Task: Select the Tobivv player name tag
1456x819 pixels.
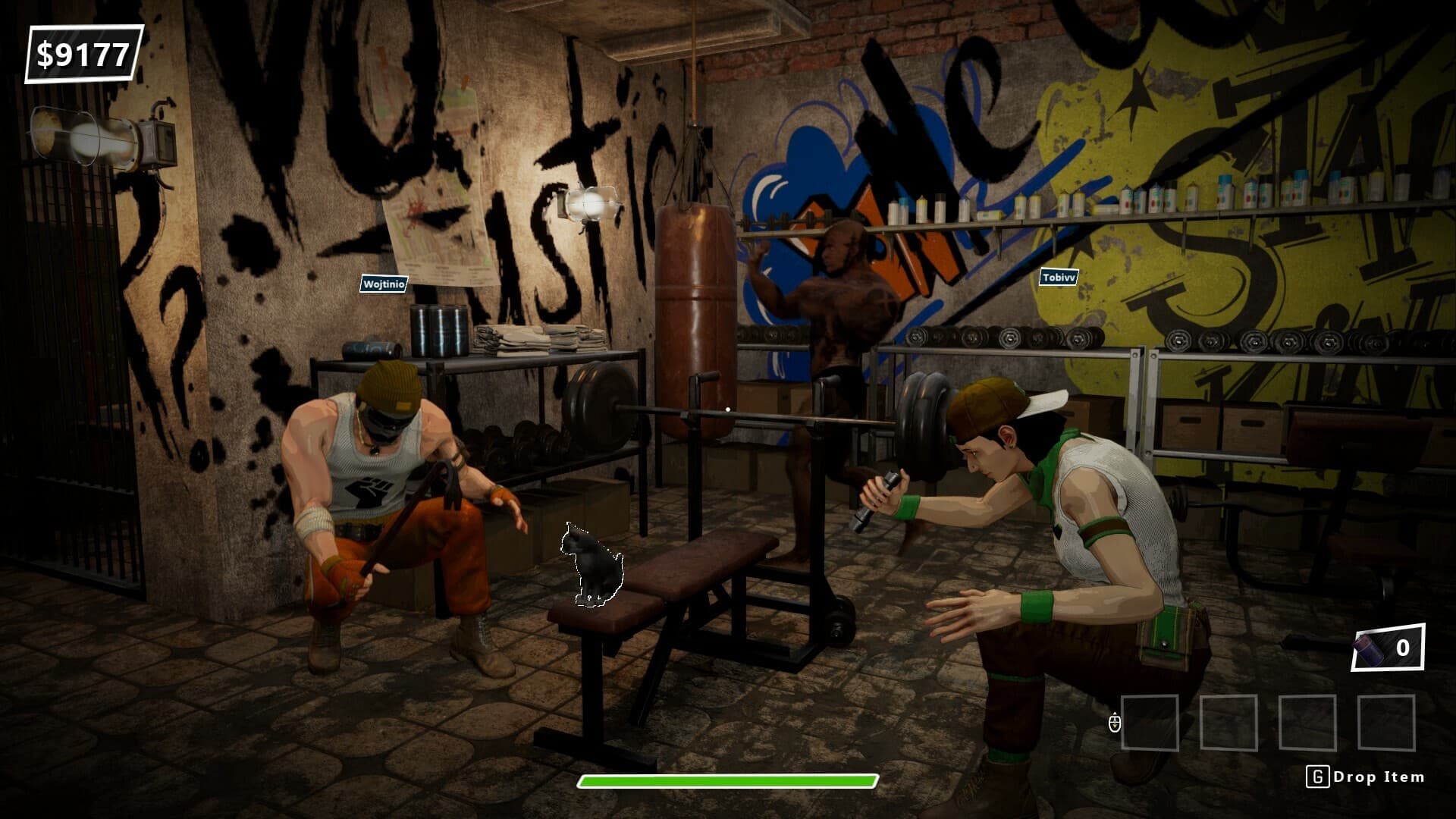Action: [1059, 278]
